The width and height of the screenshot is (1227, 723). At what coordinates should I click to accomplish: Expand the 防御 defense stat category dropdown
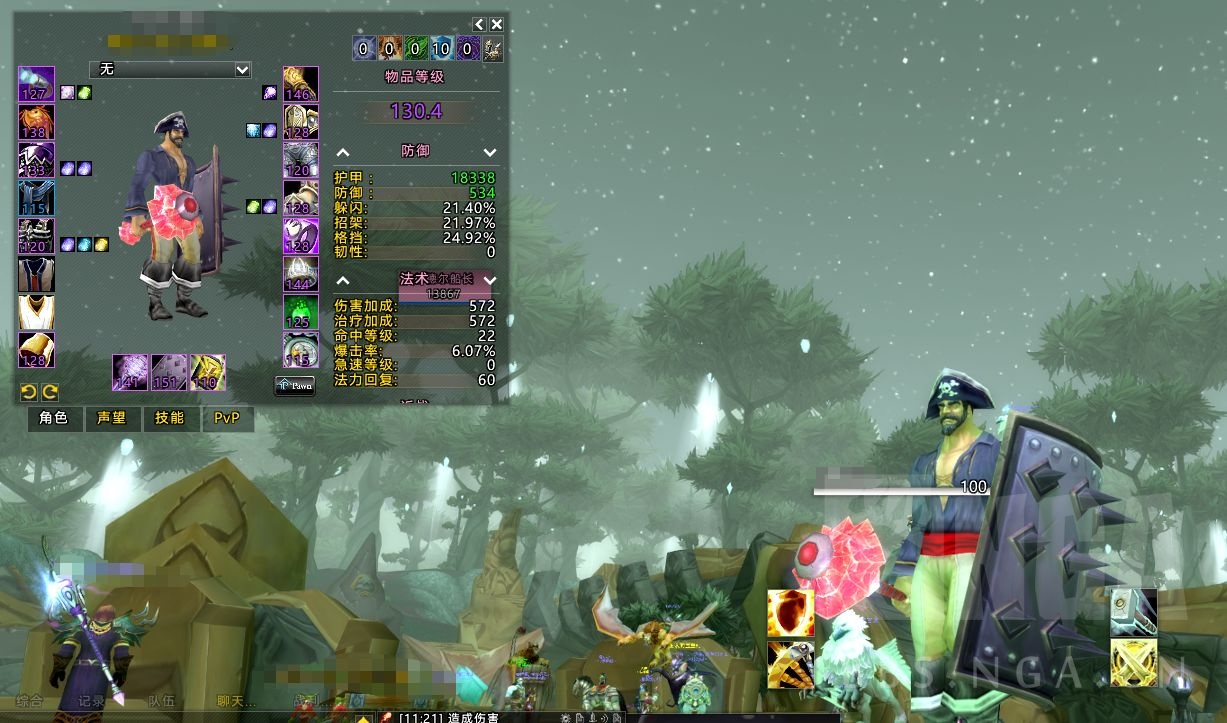pos(490,152)
